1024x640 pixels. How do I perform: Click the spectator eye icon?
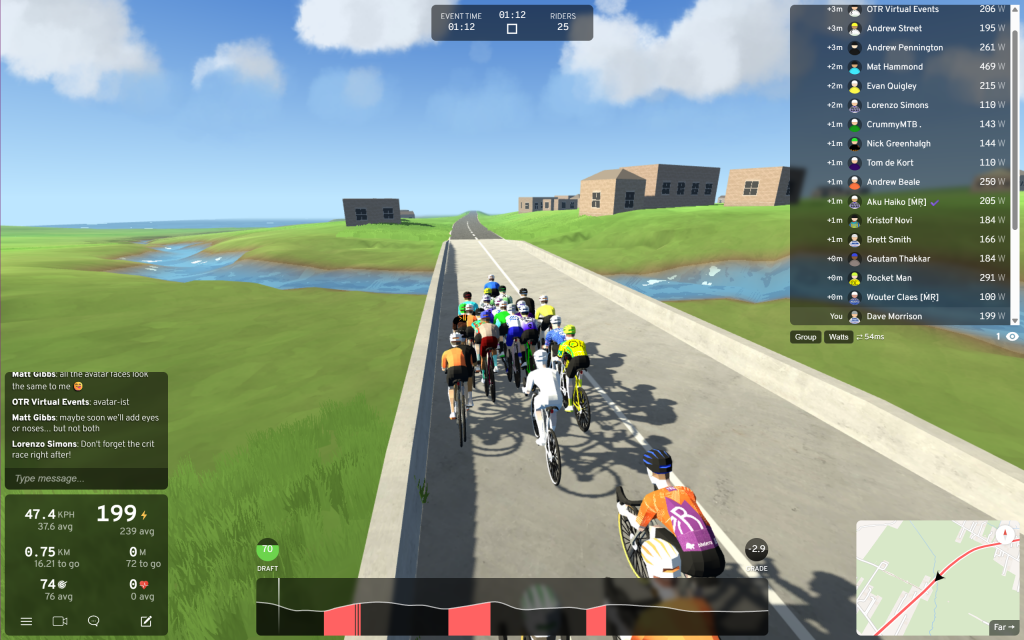(1012, 337)
